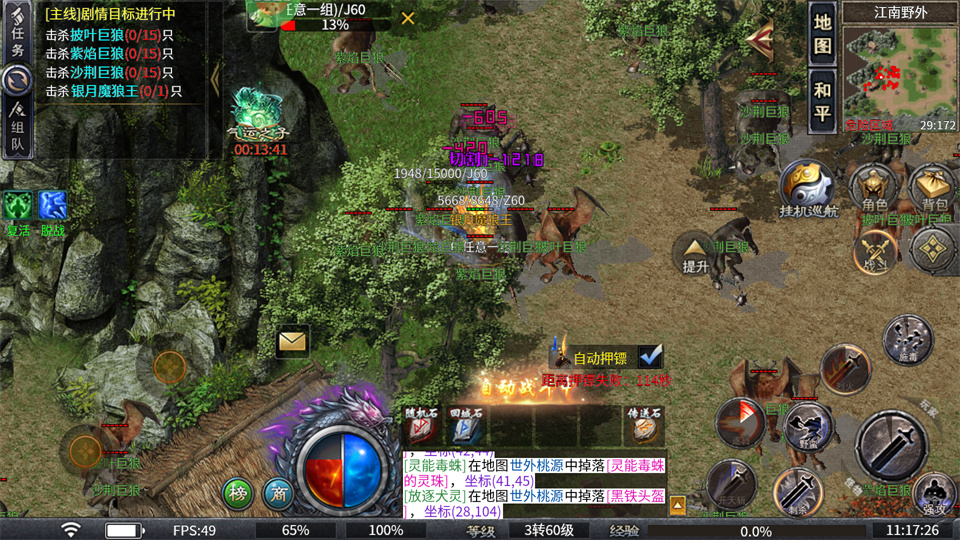Viewport: 960px width, 540px height.
Task: Use the 回城石 town return stone
Action: coord(465,424)
